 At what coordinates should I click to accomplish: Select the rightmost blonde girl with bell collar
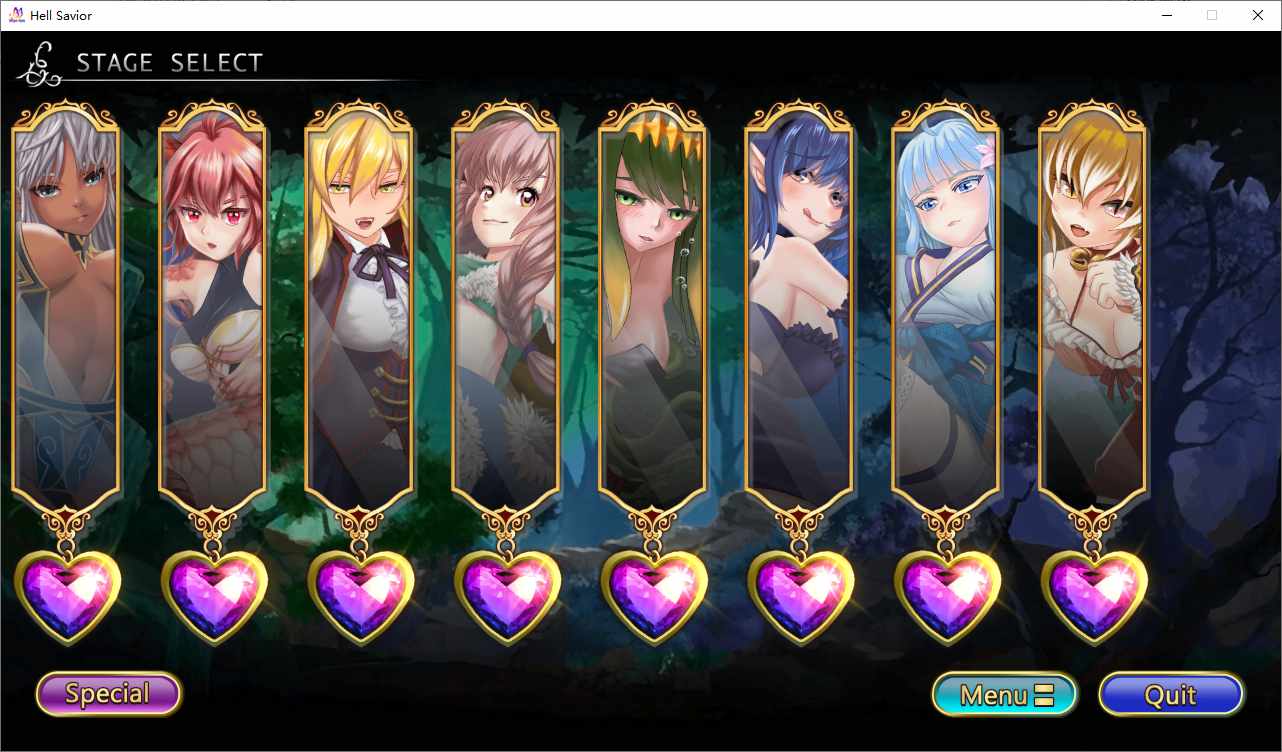(x=1092, y=300)
